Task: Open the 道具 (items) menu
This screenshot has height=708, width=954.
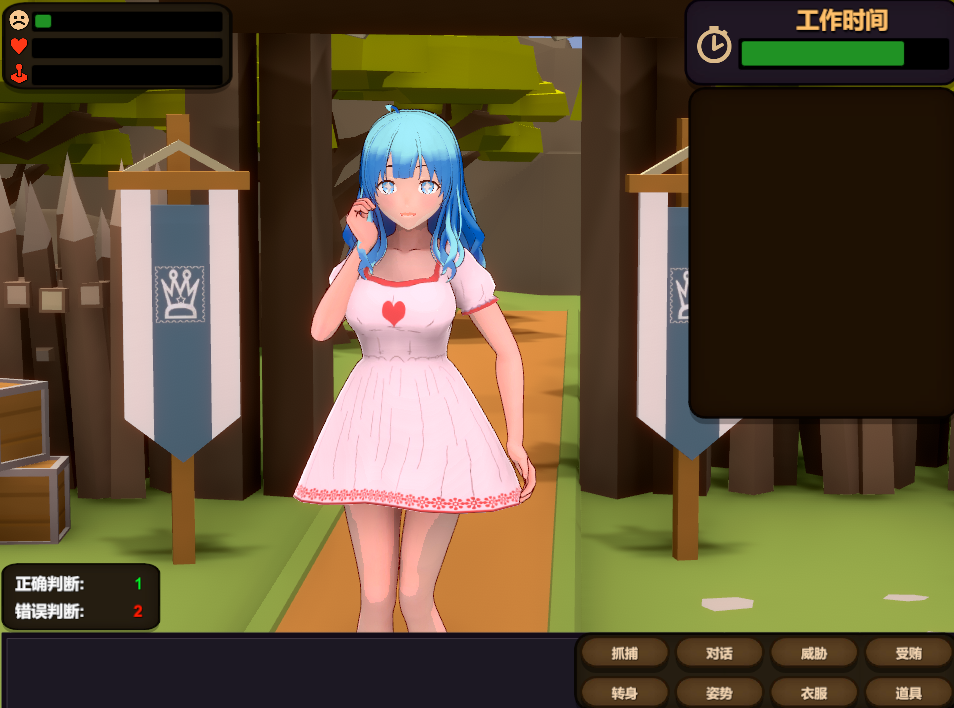Action: [908, 691]
